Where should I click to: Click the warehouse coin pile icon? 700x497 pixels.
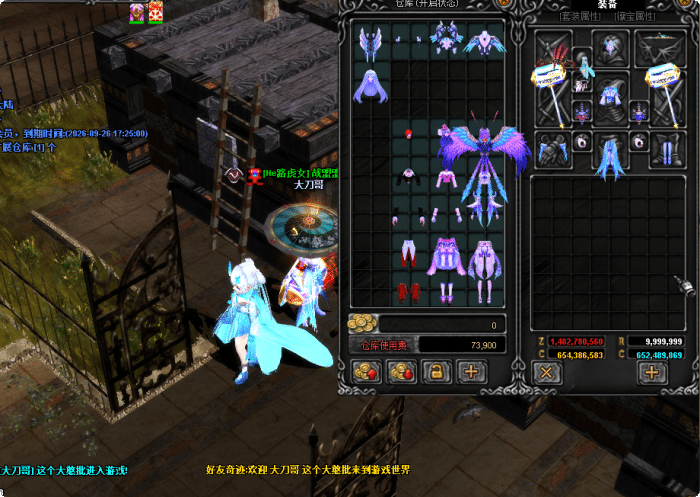(x=361, y=323)
